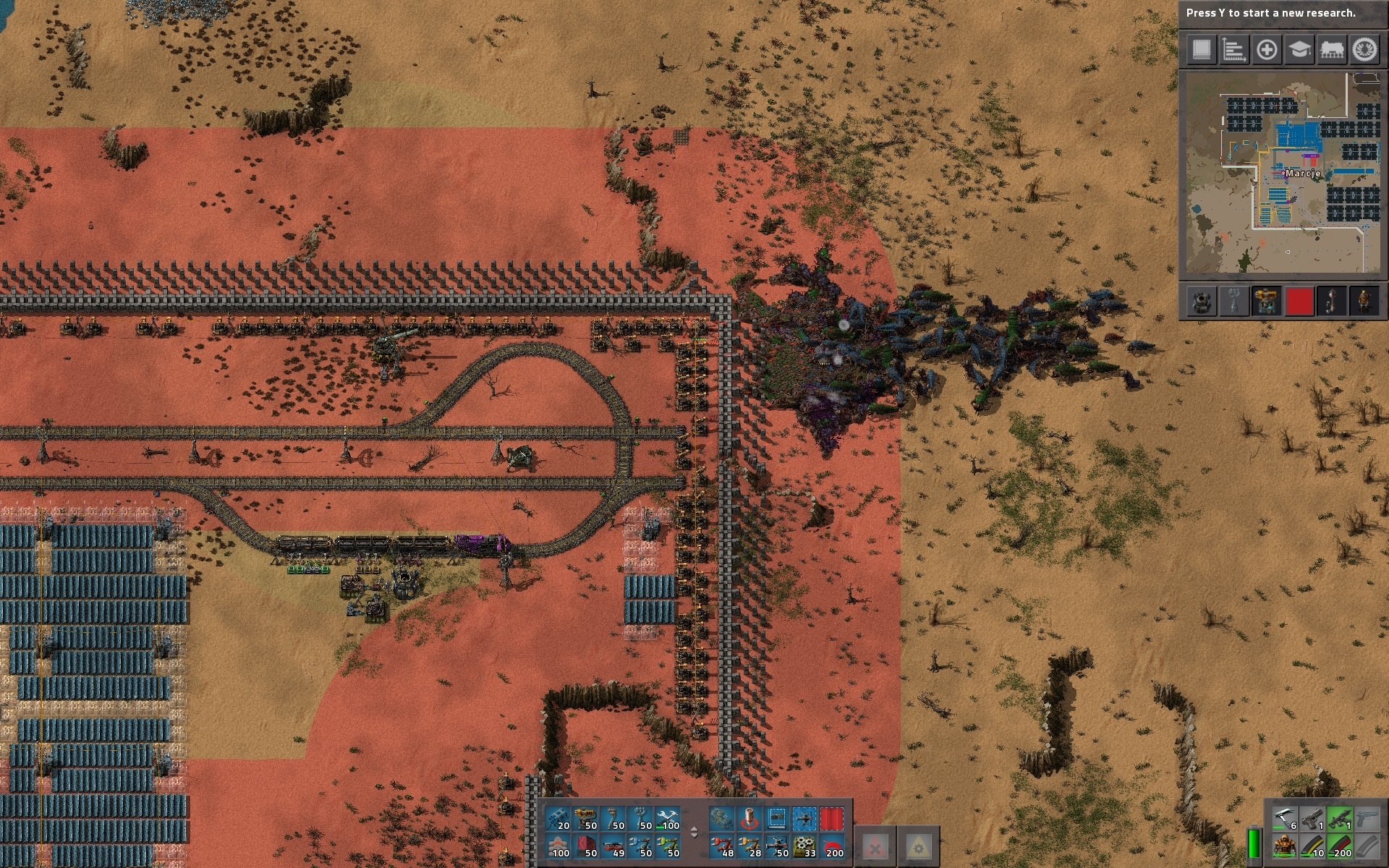
Task: Click the minimap near the Marcje label
Action: 1302,174
